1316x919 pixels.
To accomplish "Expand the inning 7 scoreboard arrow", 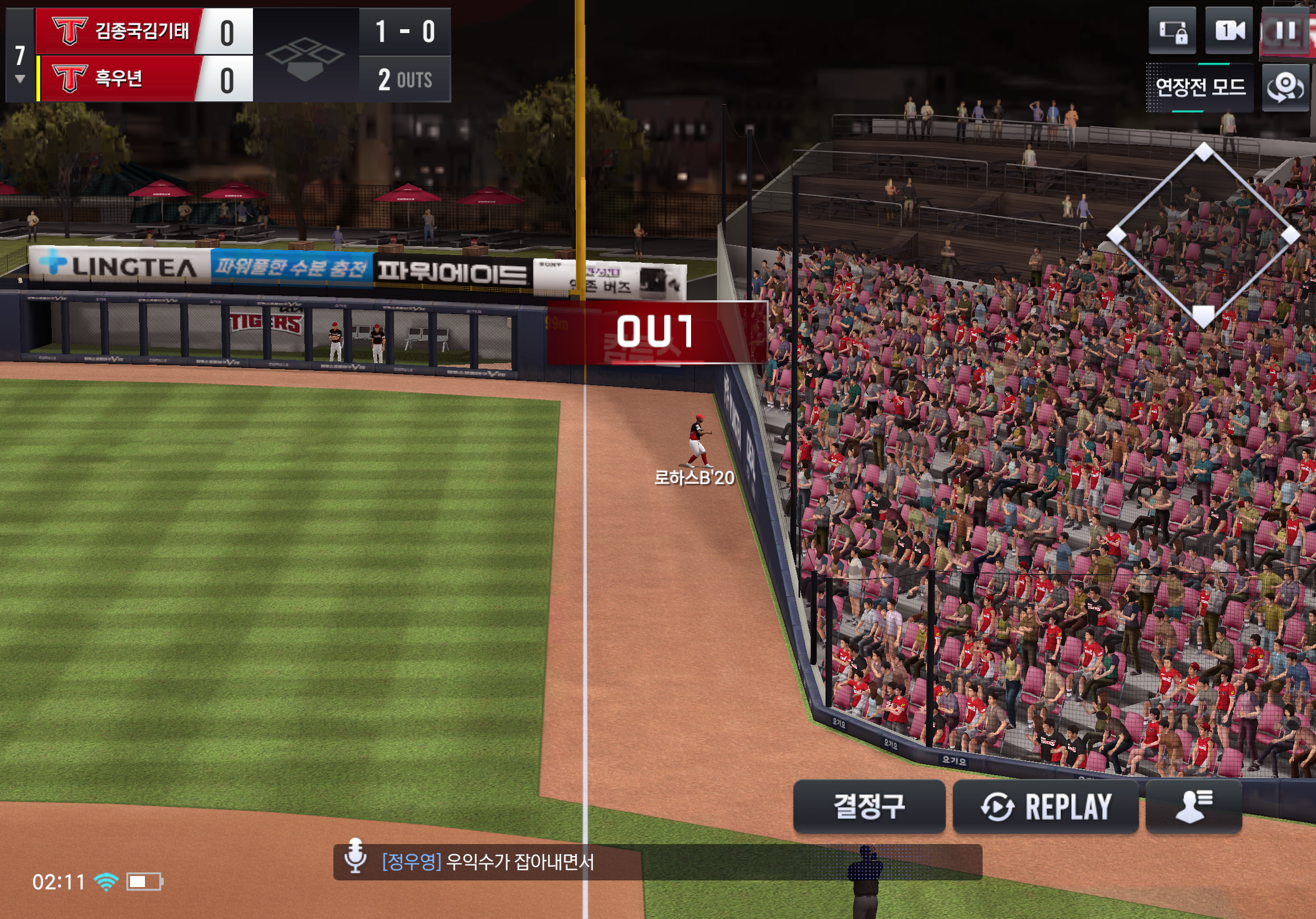I will pyautogui.click(x=20, y=79).
